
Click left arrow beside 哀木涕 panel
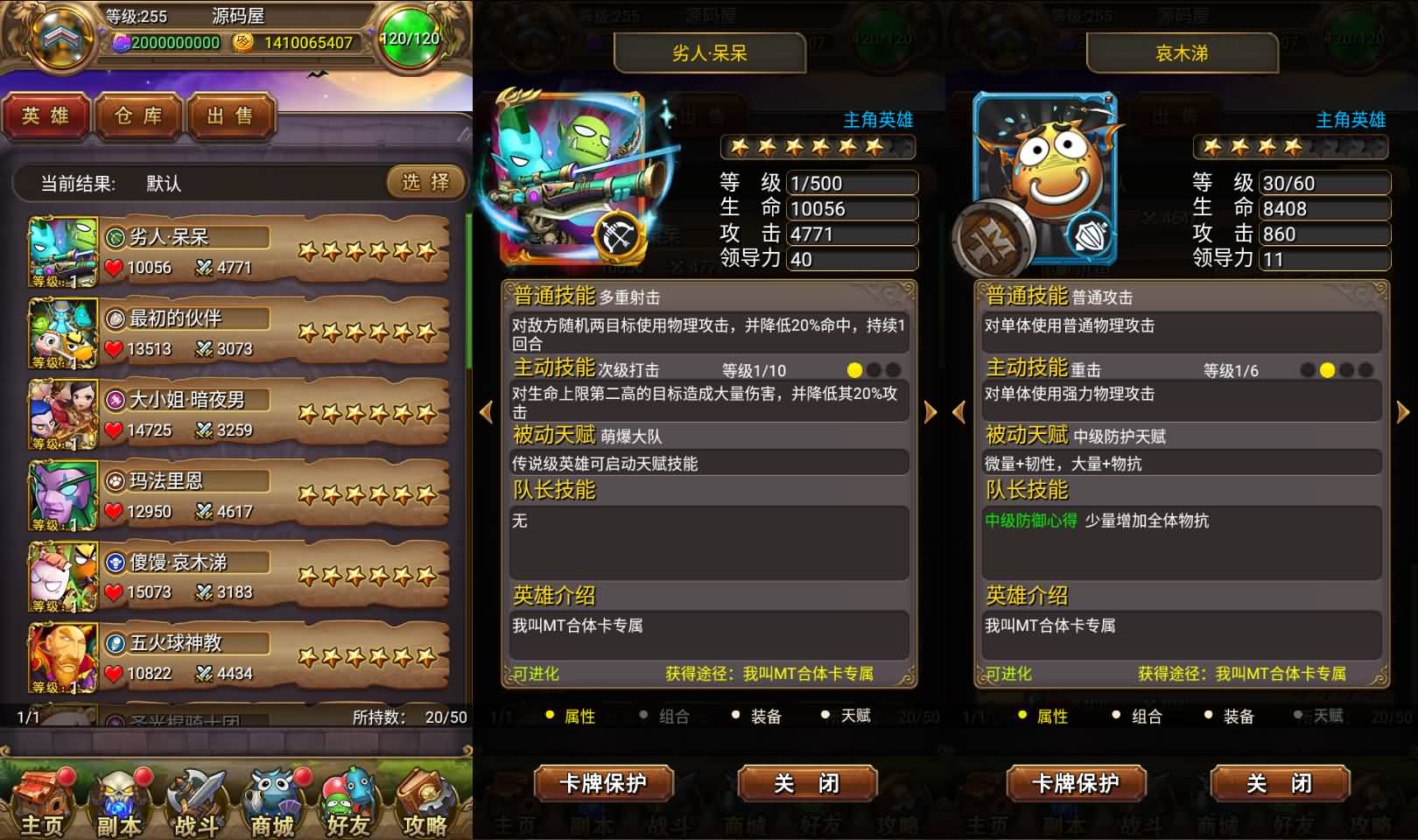pyautogui.click(x=958, y=411)
